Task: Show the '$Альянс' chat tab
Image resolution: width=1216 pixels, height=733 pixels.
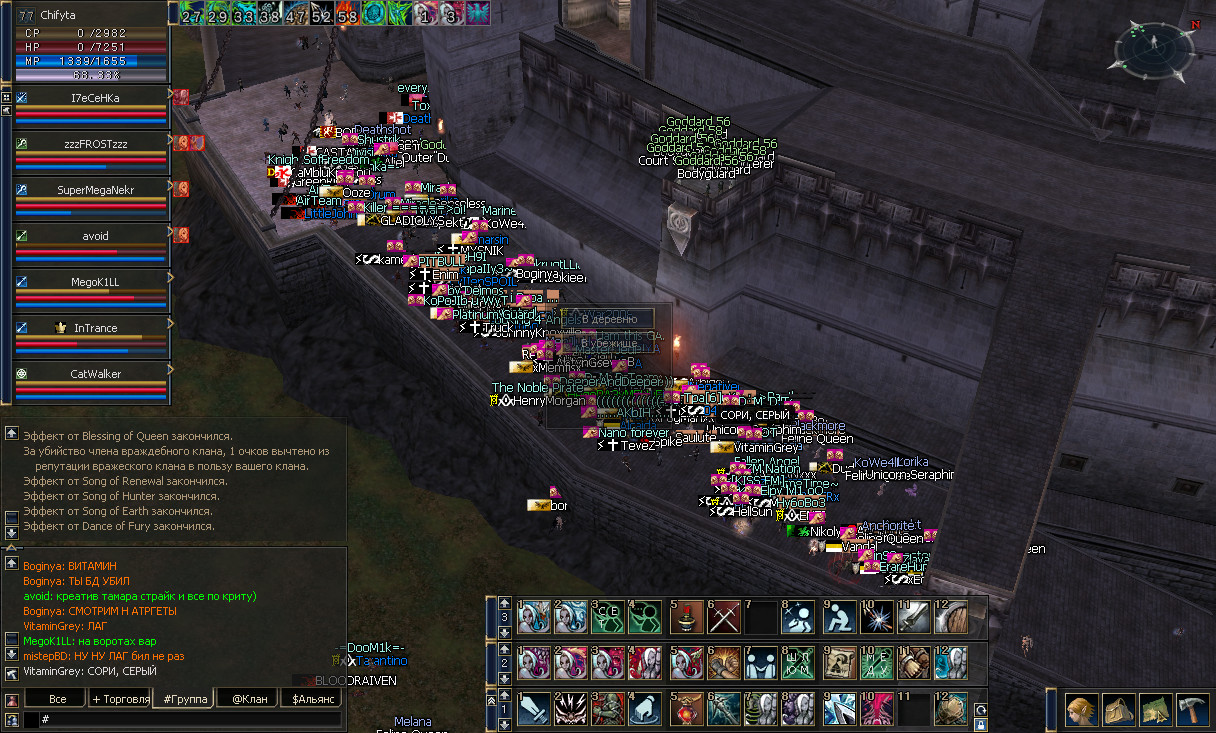Action: [x=313, y=699]
